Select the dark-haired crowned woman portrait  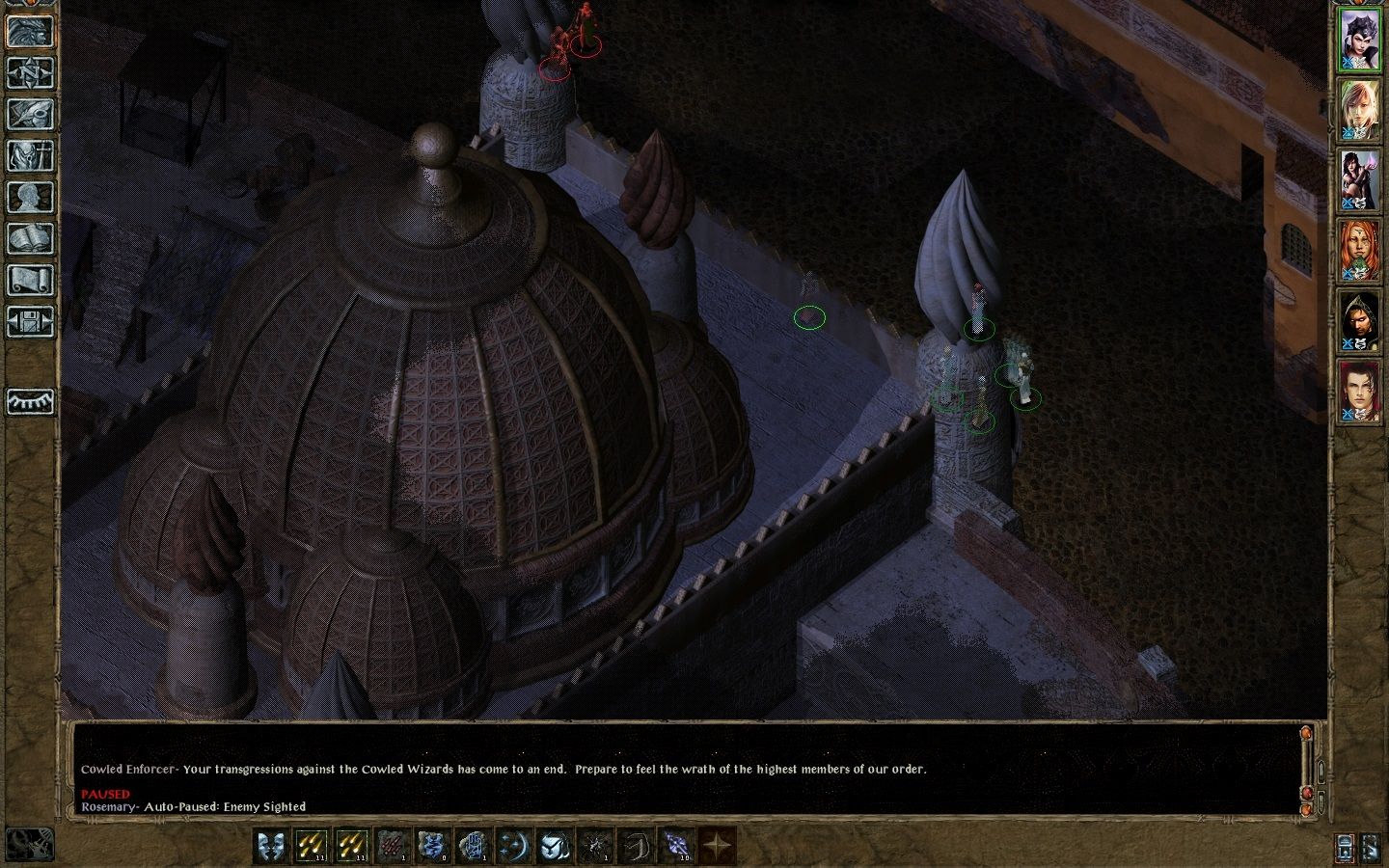1359,39
